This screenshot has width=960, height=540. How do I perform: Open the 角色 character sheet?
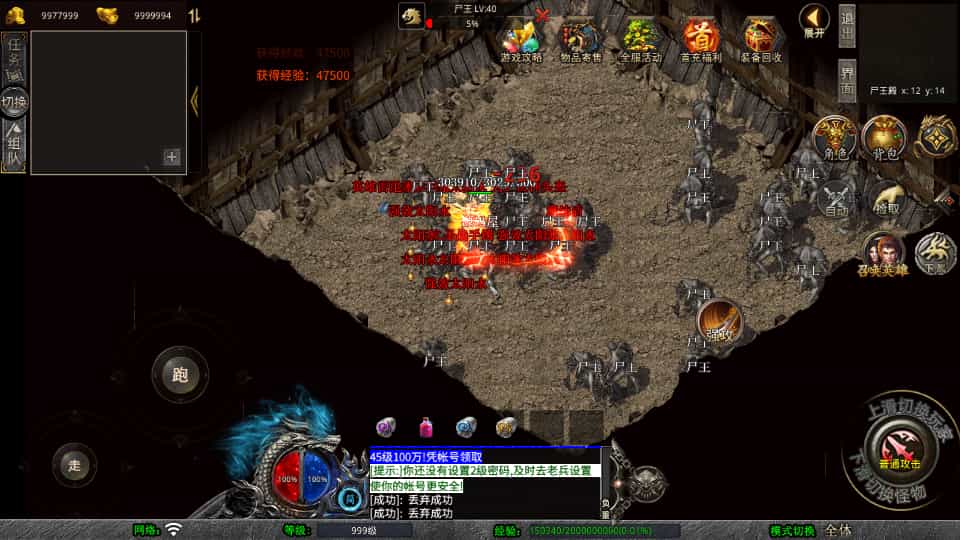point(834,138)
